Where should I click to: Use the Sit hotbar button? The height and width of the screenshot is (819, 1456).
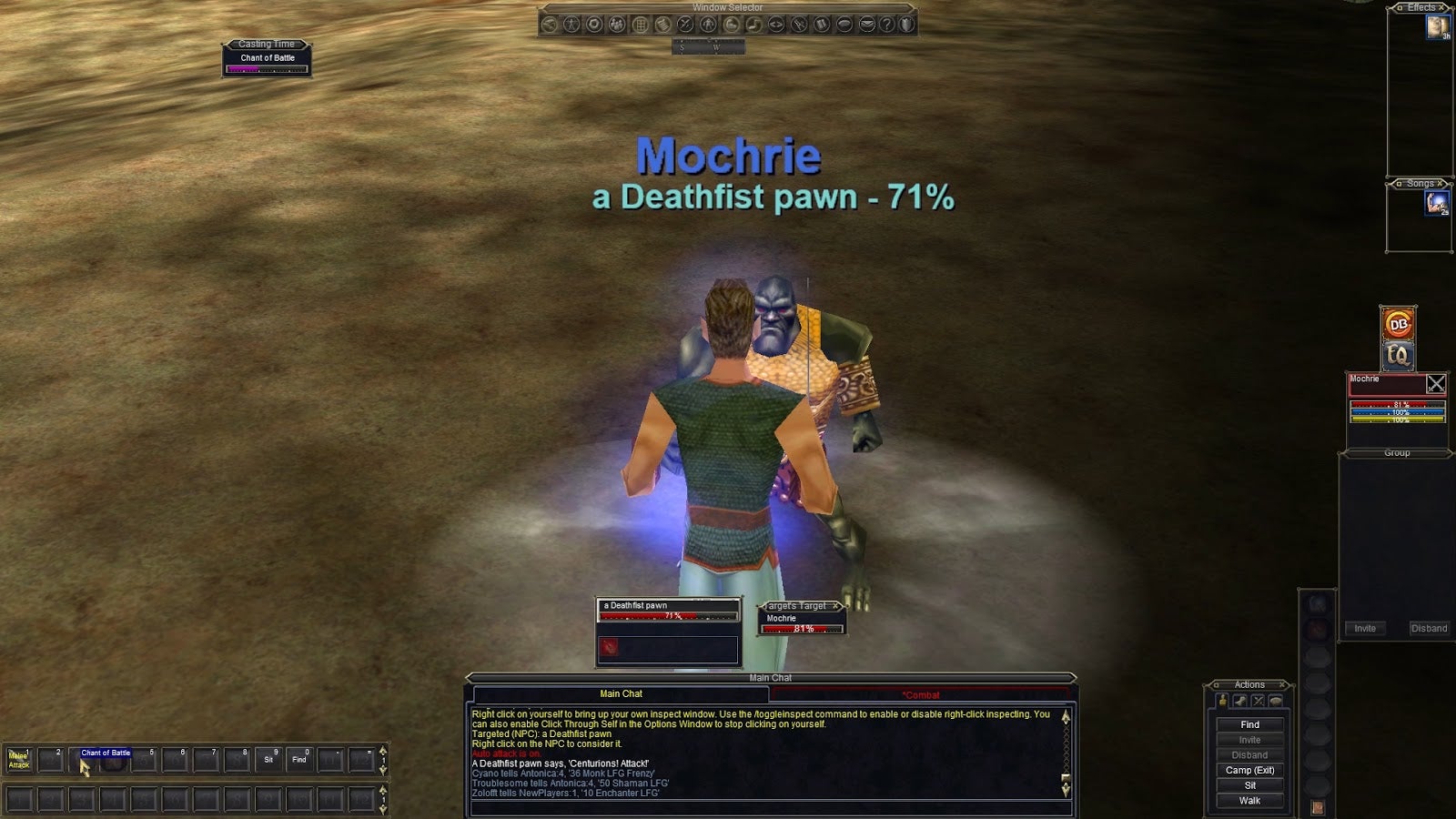(x=268, y=759)
